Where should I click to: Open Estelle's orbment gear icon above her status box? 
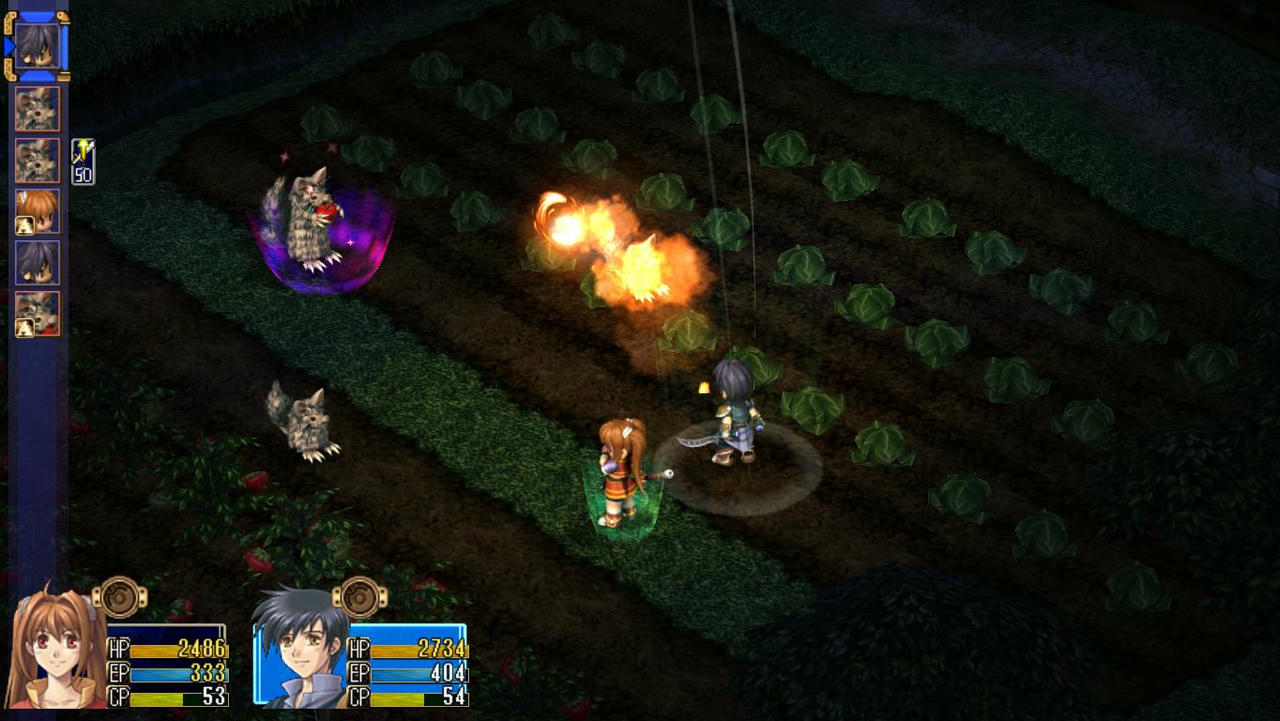tap(120, 598)
